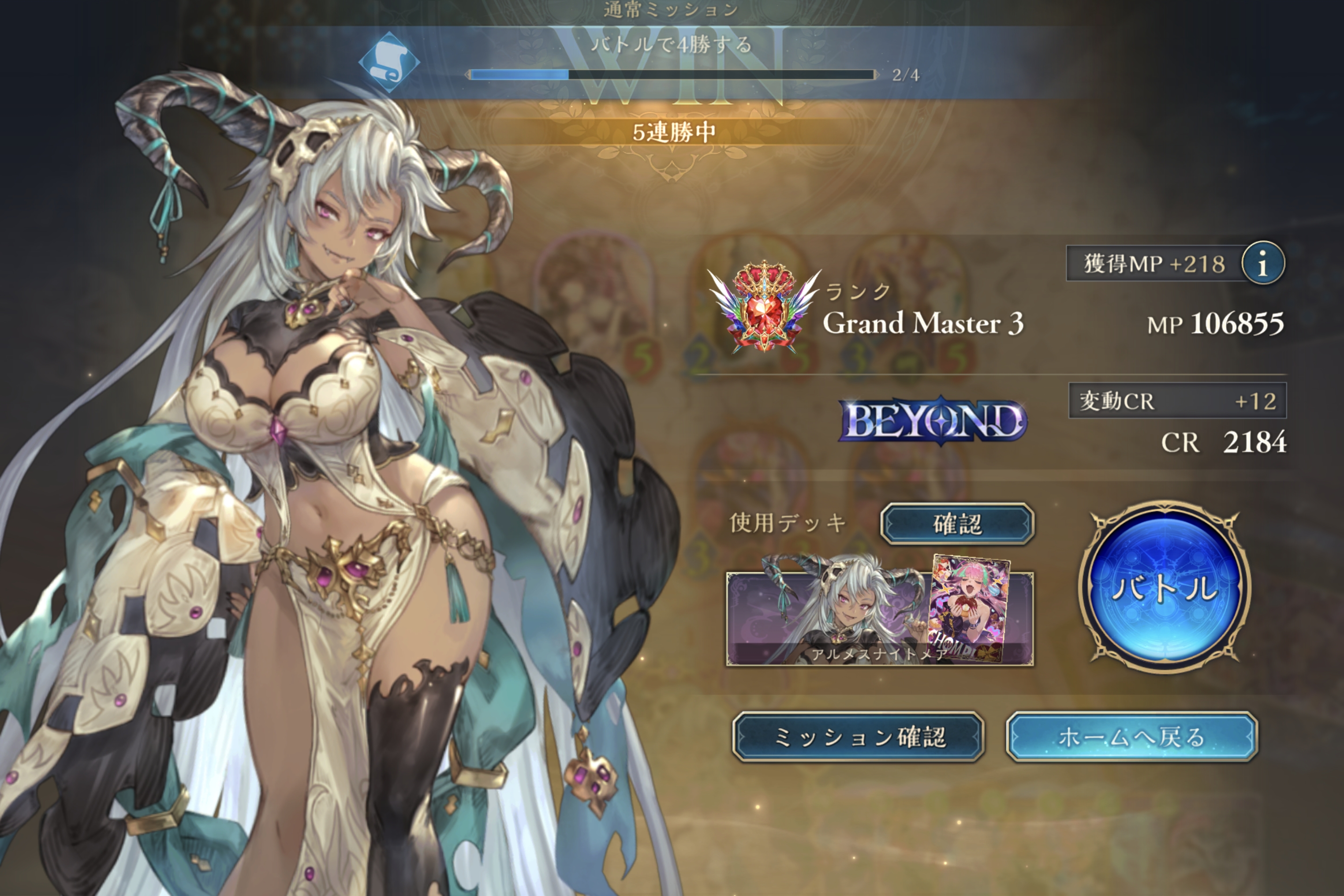Open ミッション確認 to check missions
Viewport: 1344px width, 896px height.
coord(858,737)
